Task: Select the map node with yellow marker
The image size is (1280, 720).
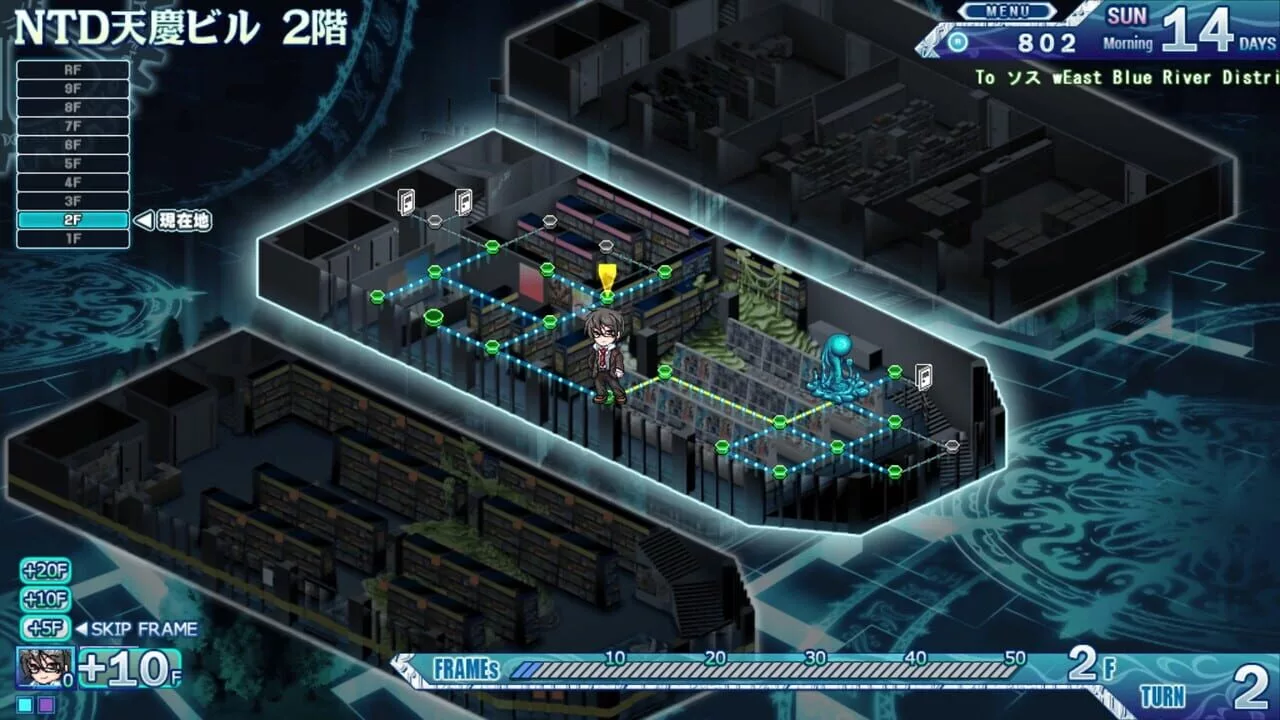Action: (606, 296)
